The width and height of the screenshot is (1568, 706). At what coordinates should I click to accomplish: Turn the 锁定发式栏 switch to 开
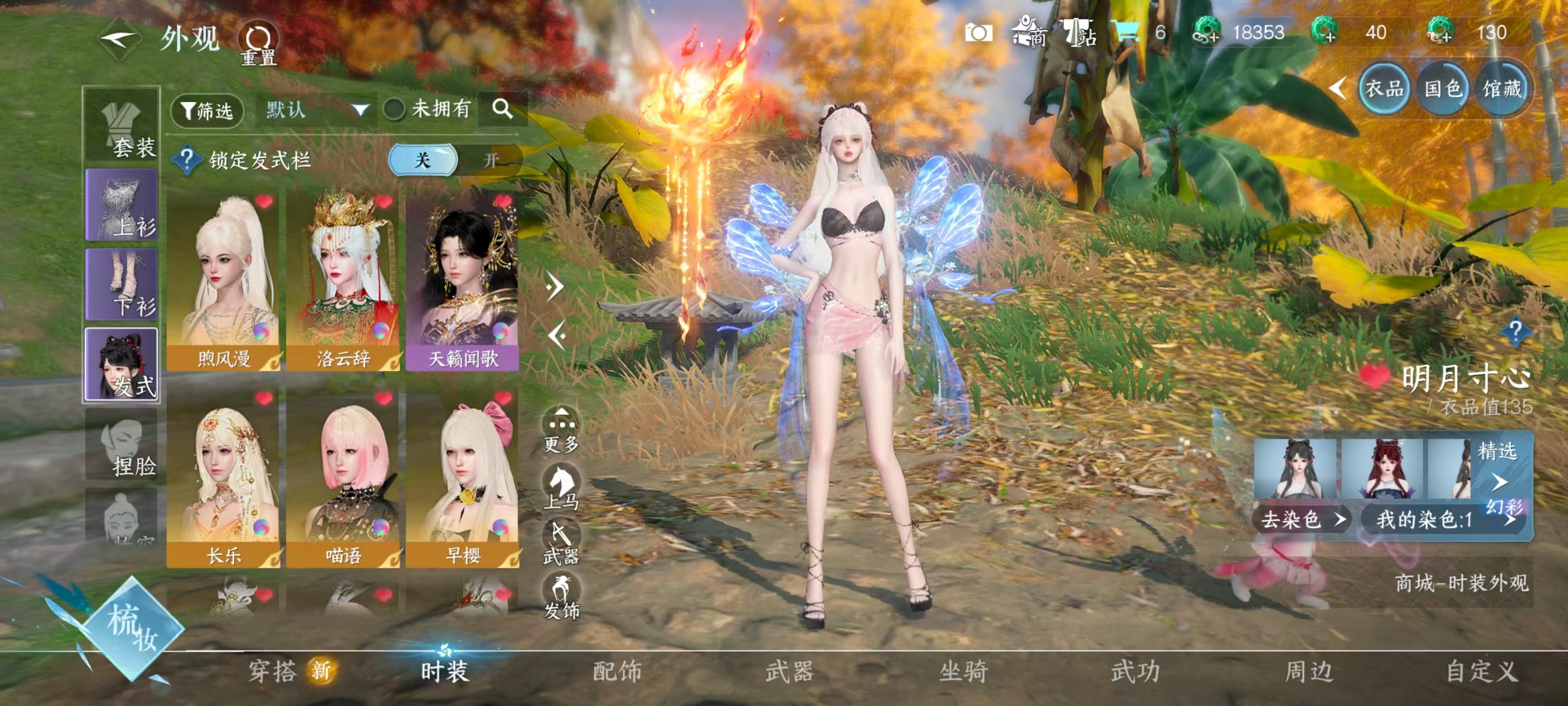491,160
